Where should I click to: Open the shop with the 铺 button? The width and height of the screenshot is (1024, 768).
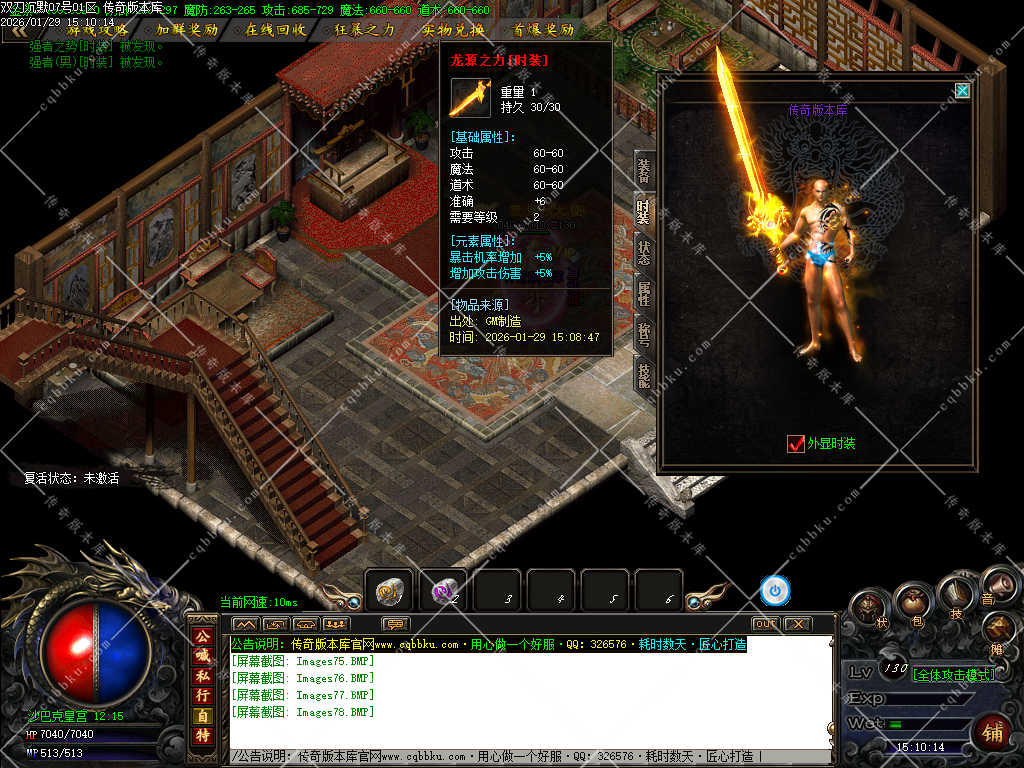(x=991, y=731)
